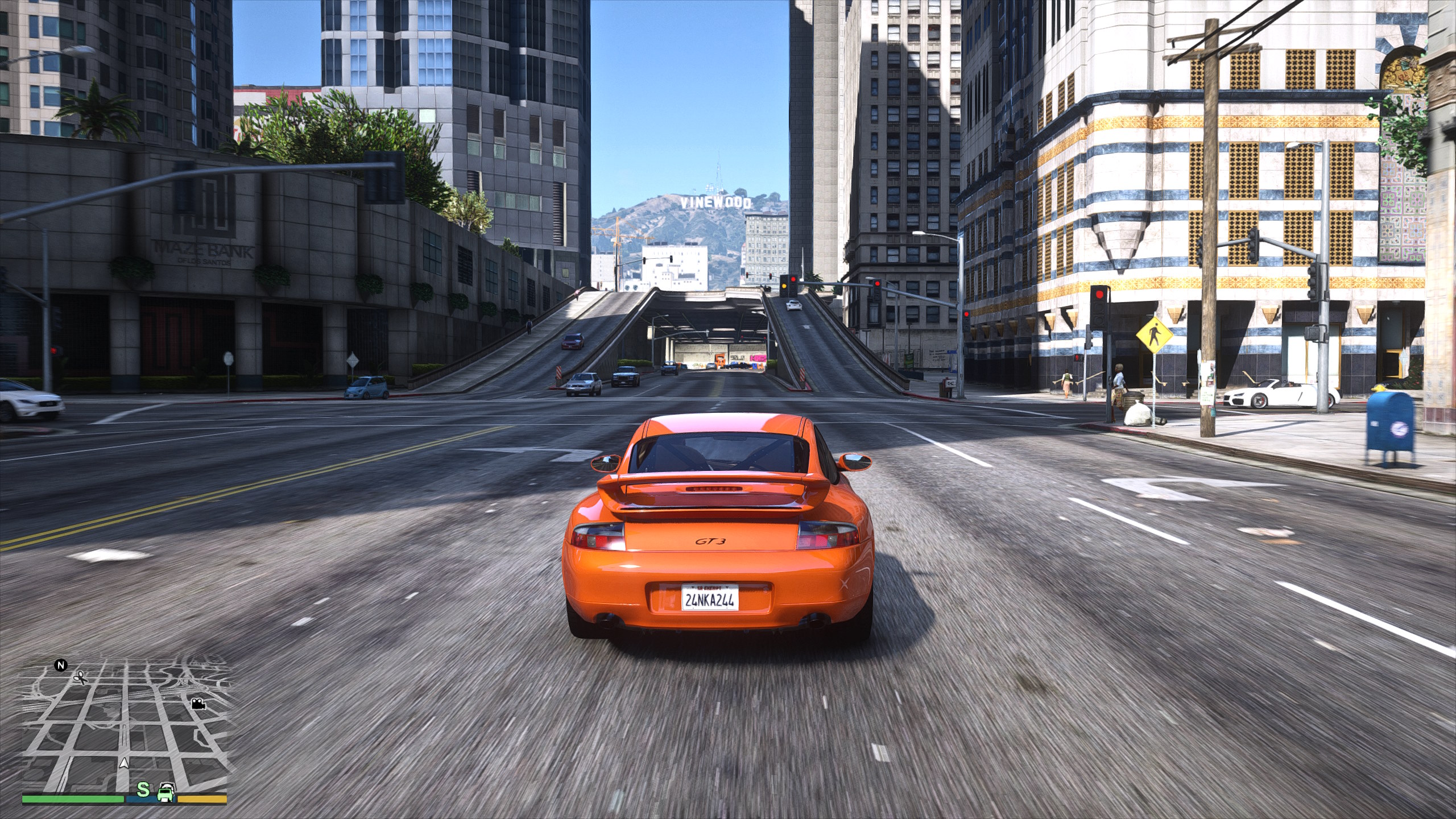Select the green S mission marker
Viewport: 1456px width, 819px height.
tap(144, 789)
